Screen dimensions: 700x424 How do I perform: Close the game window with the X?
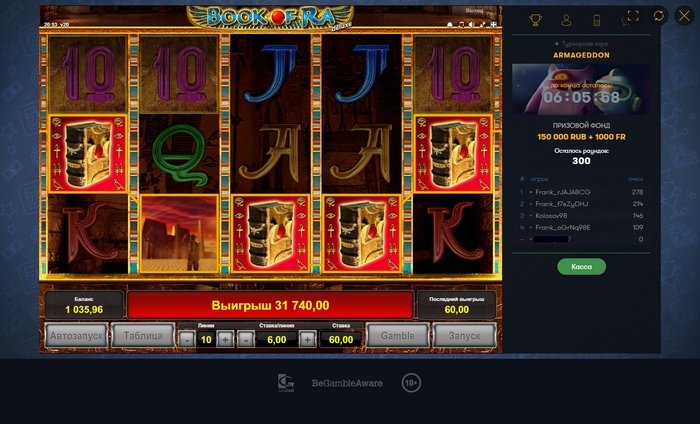coord(684,17)
